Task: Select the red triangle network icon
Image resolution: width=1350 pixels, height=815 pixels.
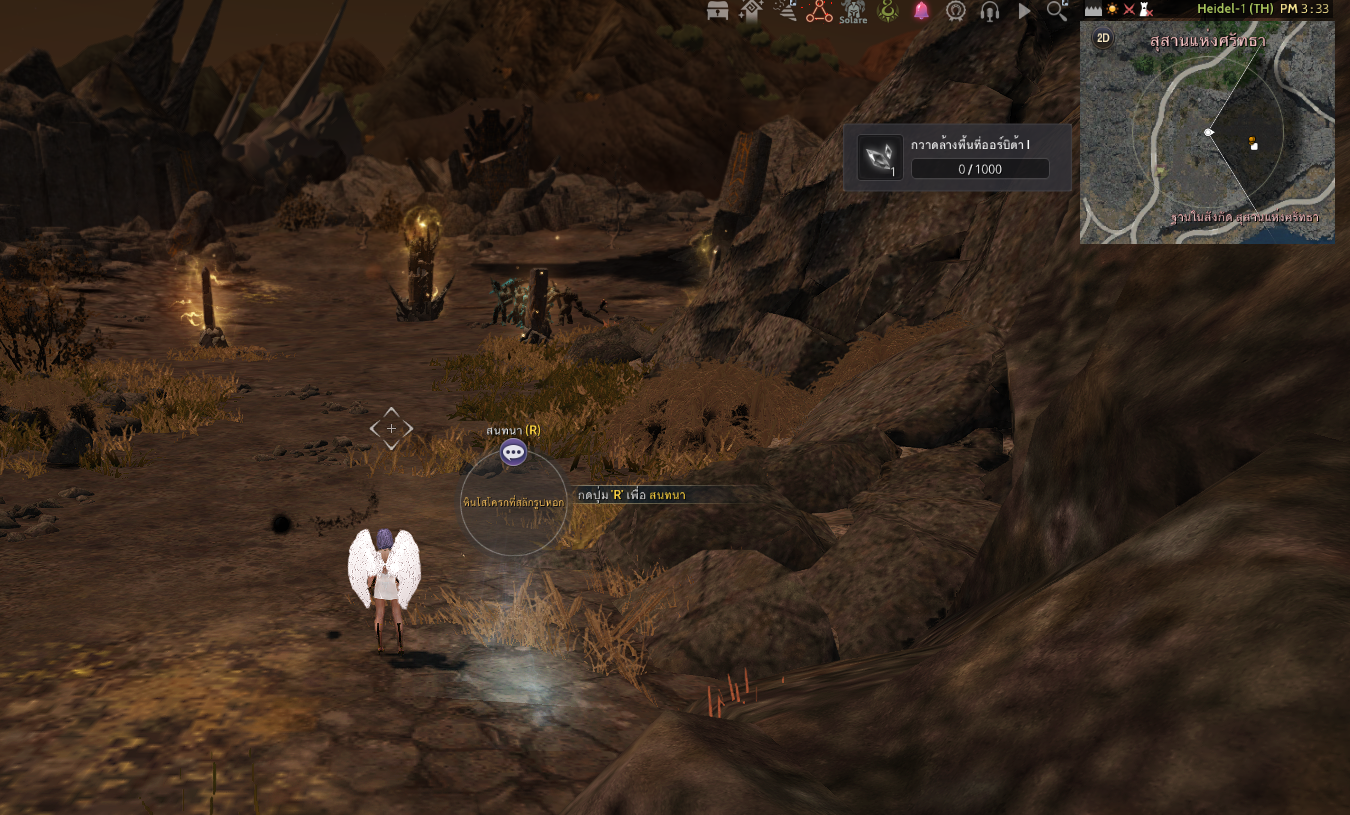Action: [820, 11]
